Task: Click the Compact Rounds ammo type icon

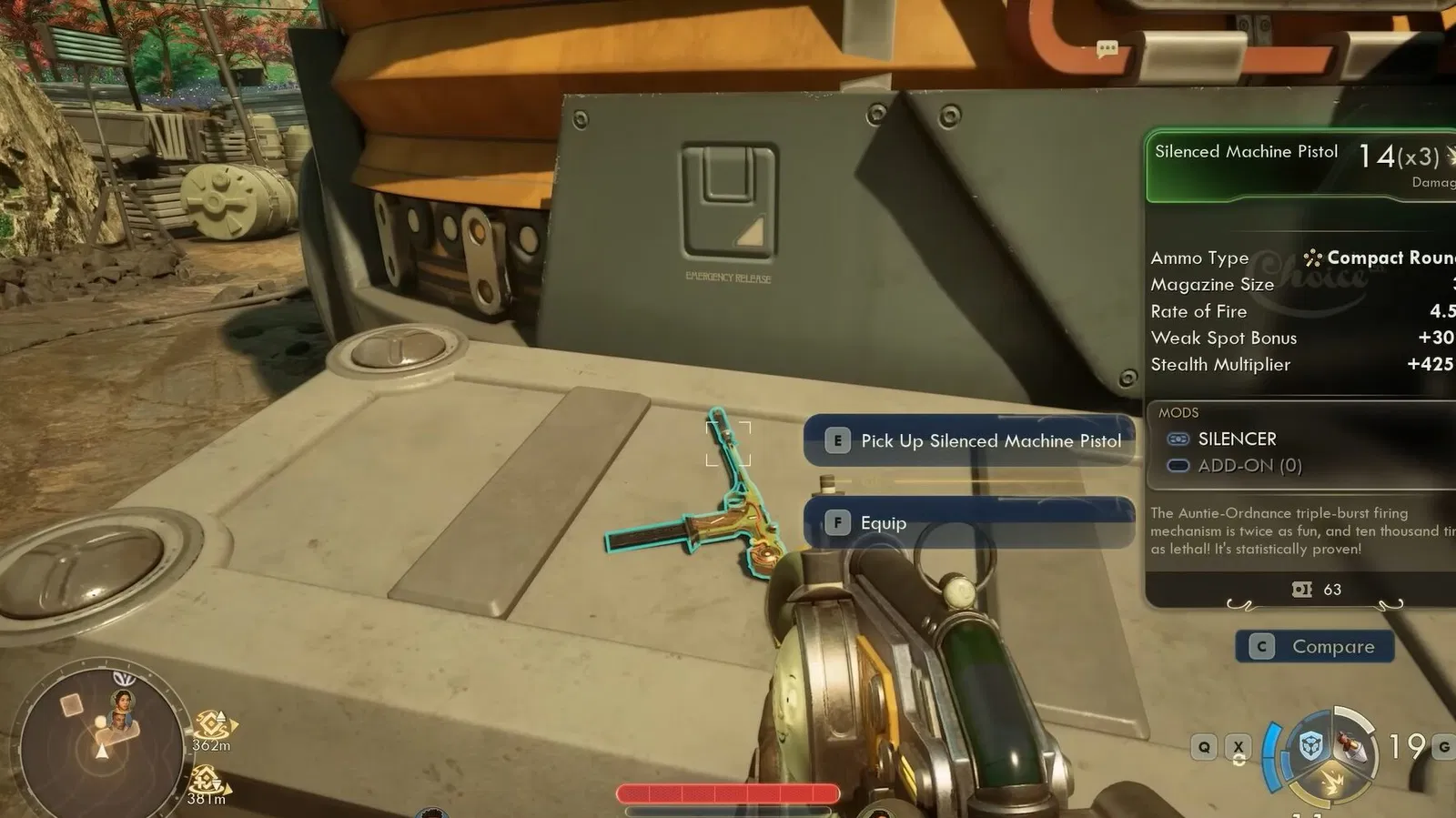Action: [1311, 258]
